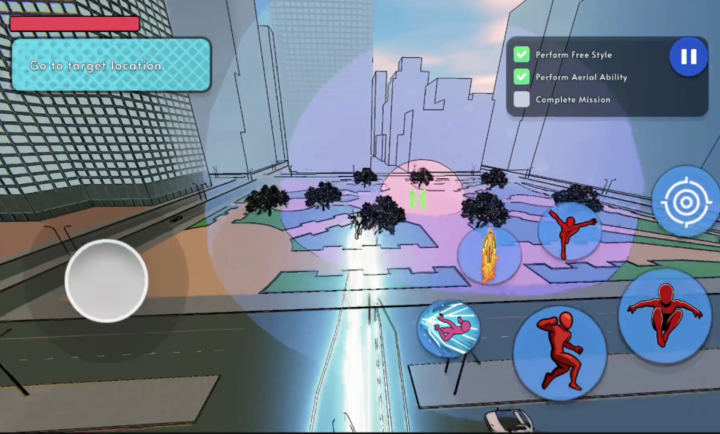Pause the game with the blue button
720x434 pixels.
(x=688, y=57)
